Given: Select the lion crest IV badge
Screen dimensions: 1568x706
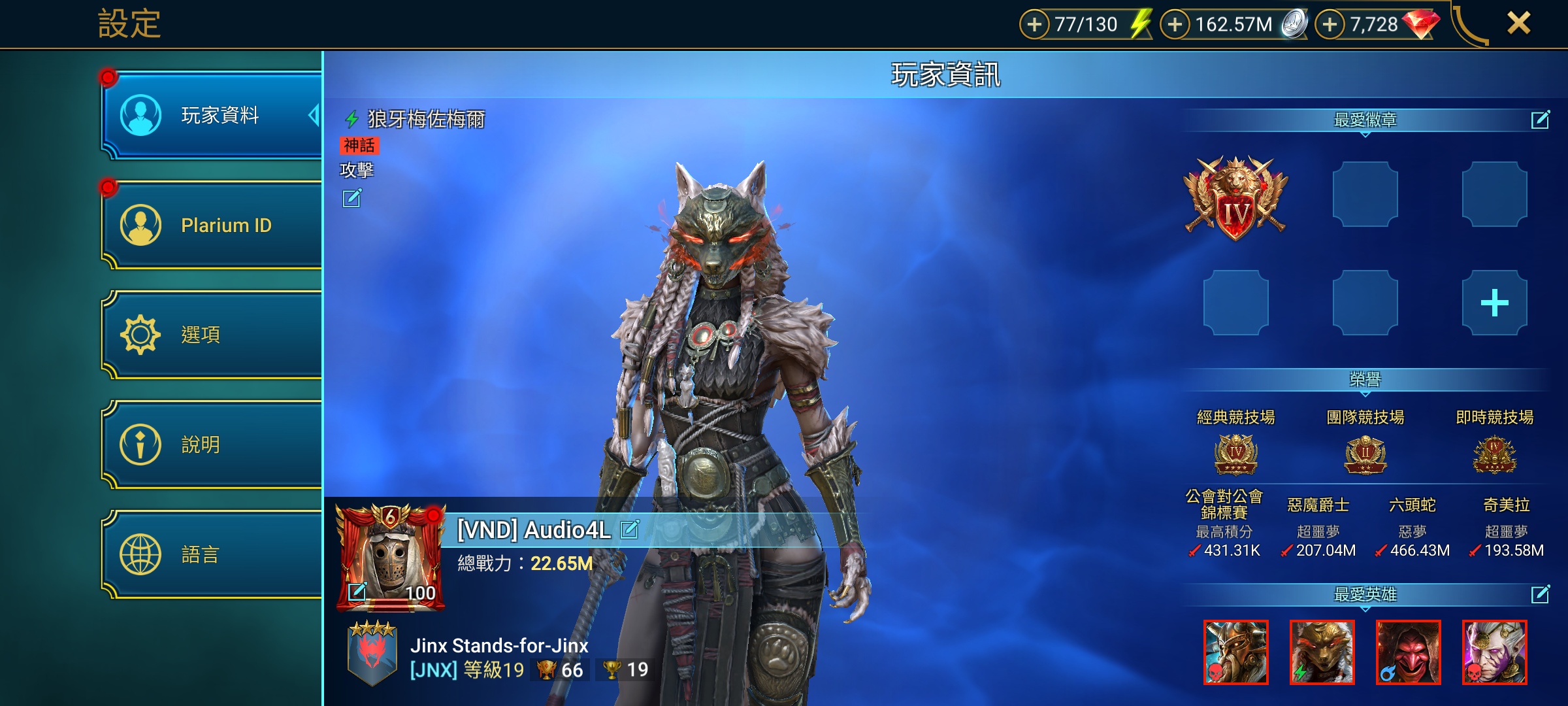Looking at the screenshot, I should pos(1235,196).
